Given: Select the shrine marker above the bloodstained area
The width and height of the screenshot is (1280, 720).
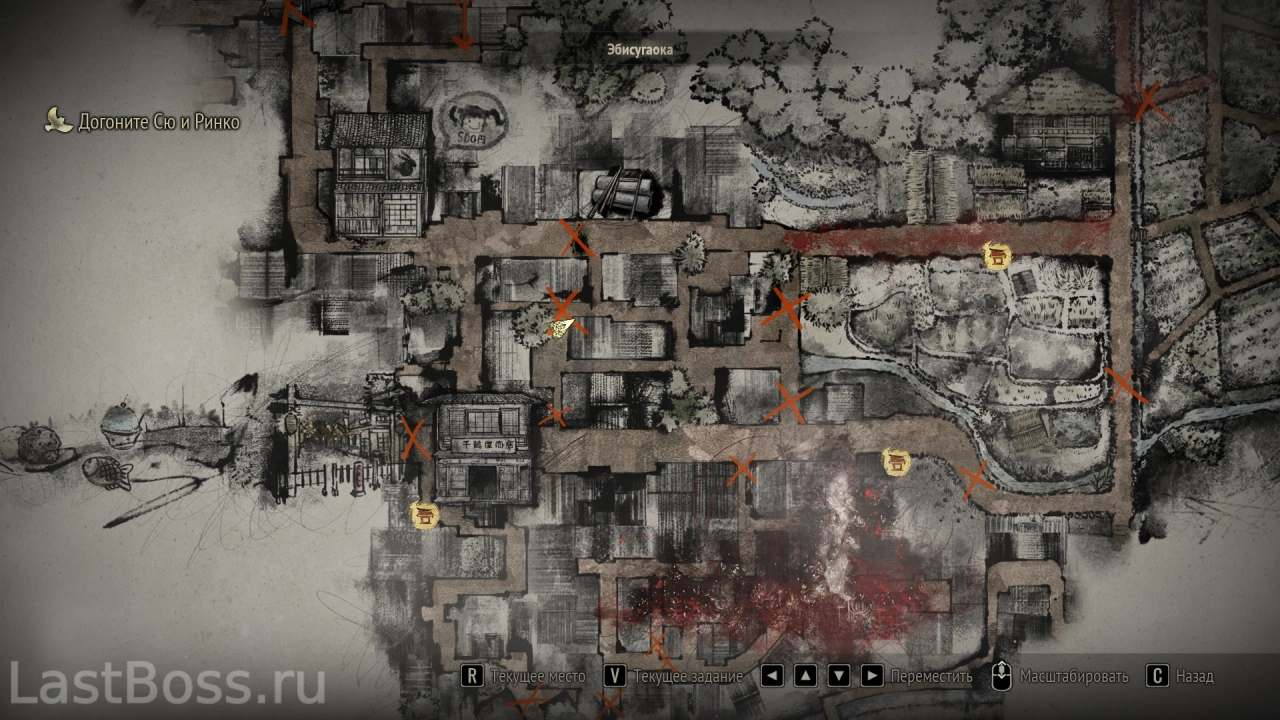Looking at the screenshot, I should click(x=895, y=463).
